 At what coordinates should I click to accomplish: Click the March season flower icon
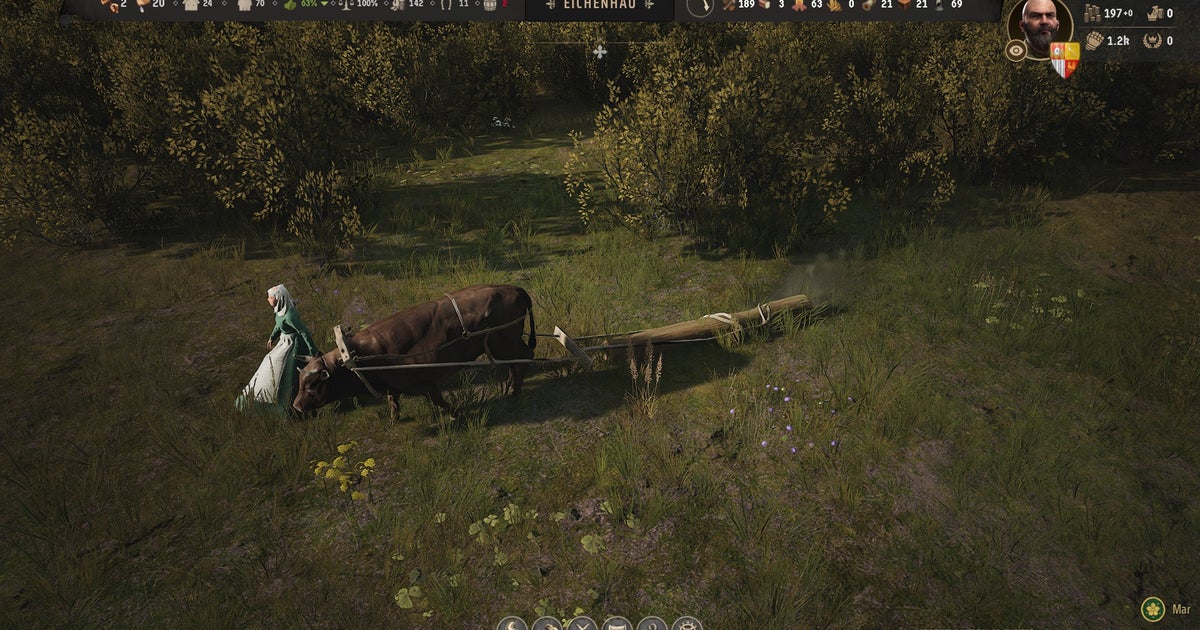click(x=1153, y=609)
